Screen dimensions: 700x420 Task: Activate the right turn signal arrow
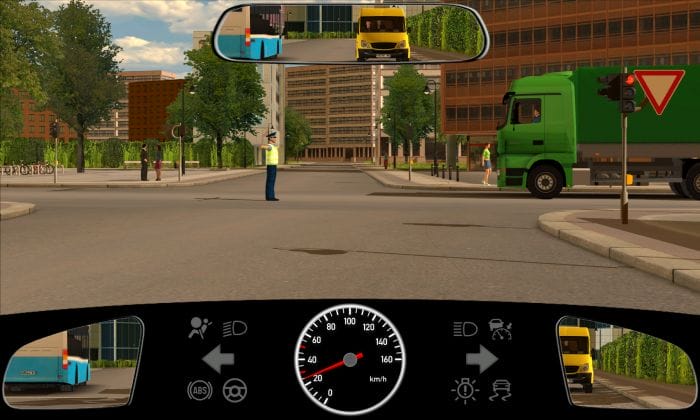481,358
